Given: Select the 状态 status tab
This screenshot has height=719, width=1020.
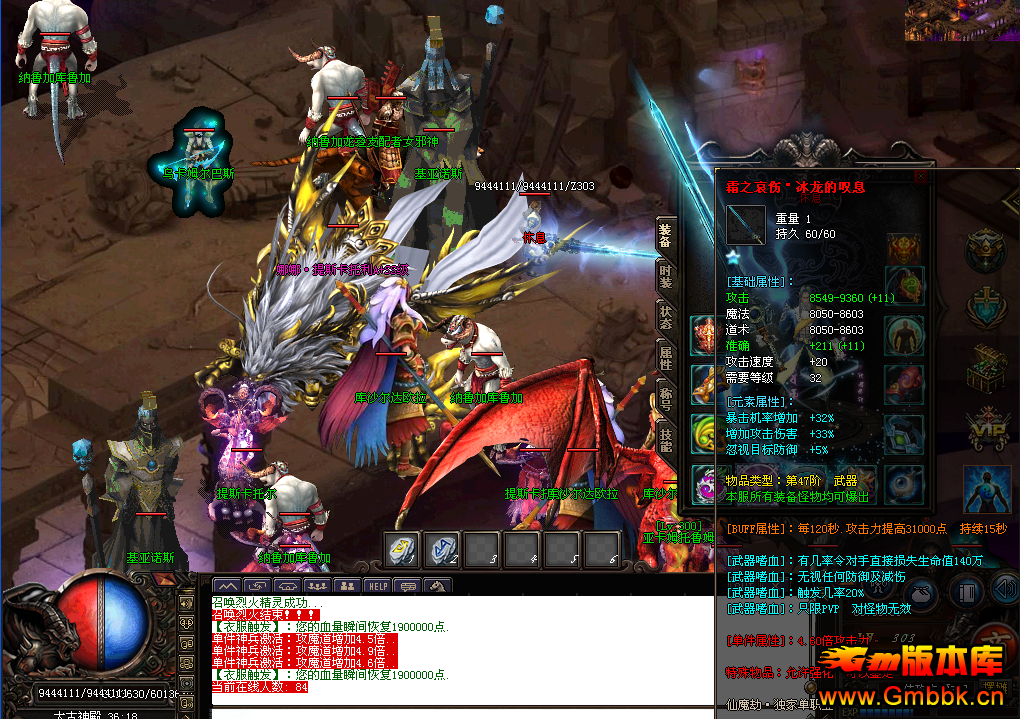Looking at the screenshot, I should [666, 318].
